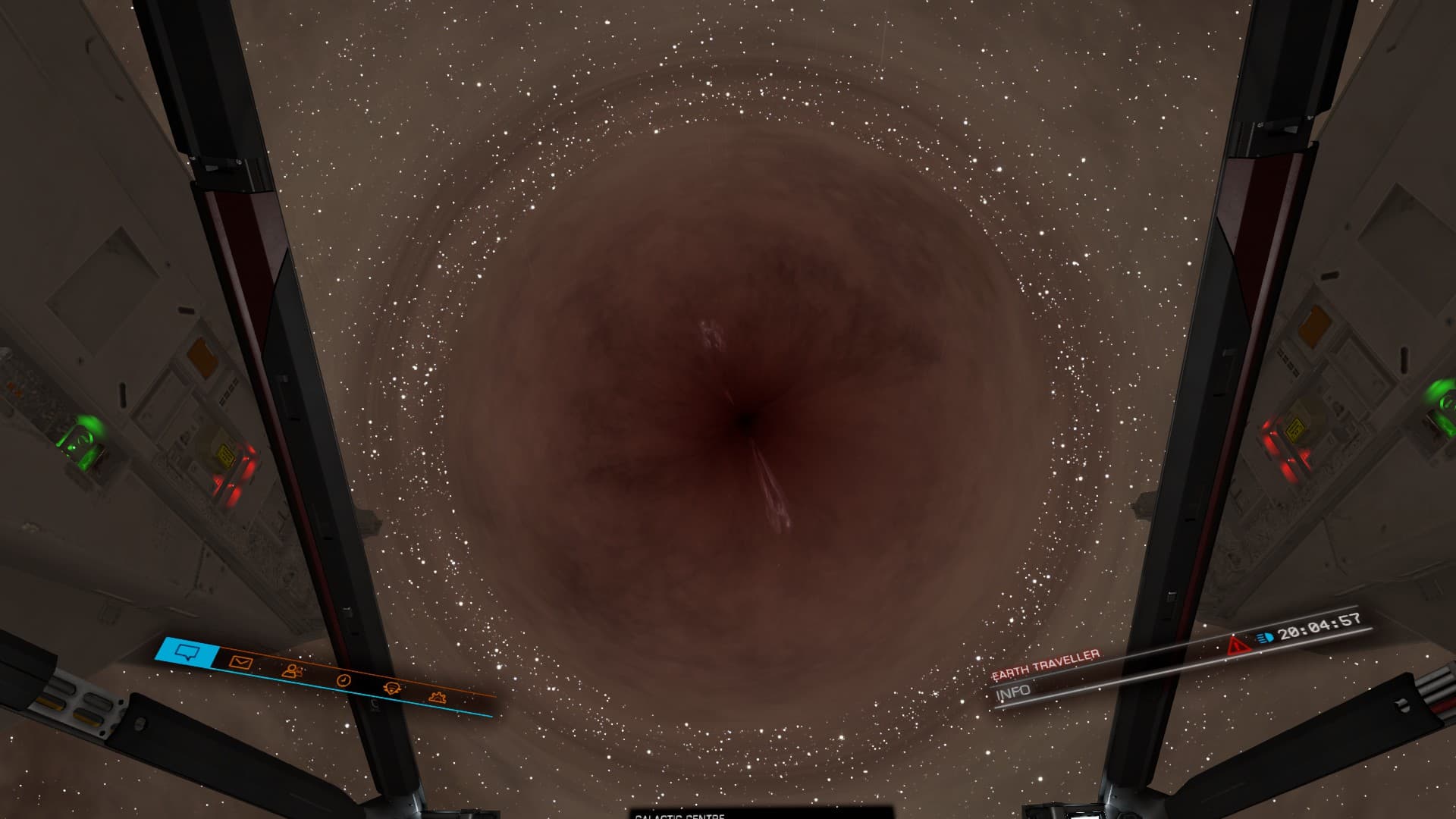The width and height of the screenshot is (1456, 819).
Task: Open the comms settings gear tab
Action: pos(437,697)
